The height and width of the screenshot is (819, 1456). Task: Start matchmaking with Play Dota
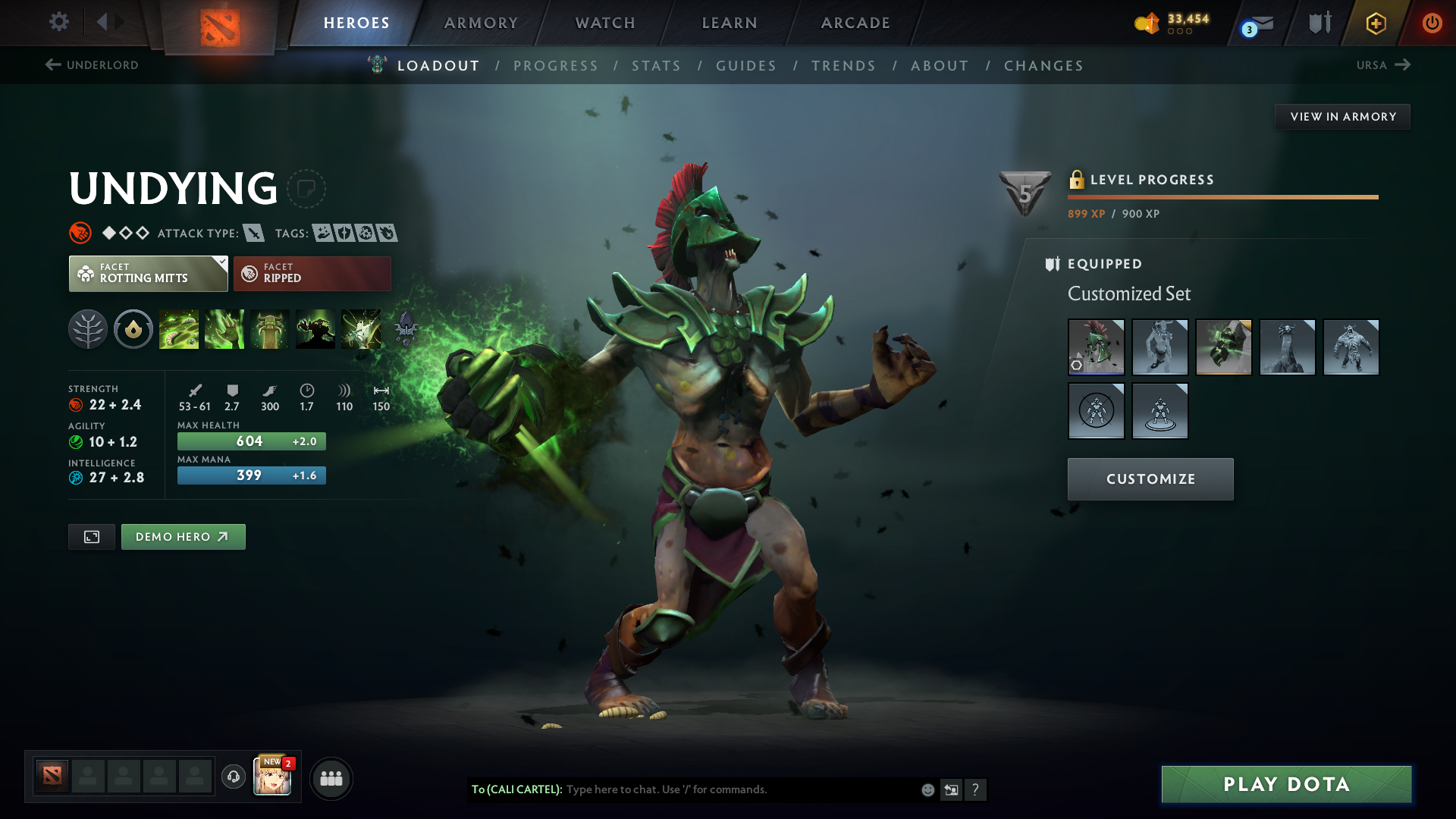(1286, 784)
